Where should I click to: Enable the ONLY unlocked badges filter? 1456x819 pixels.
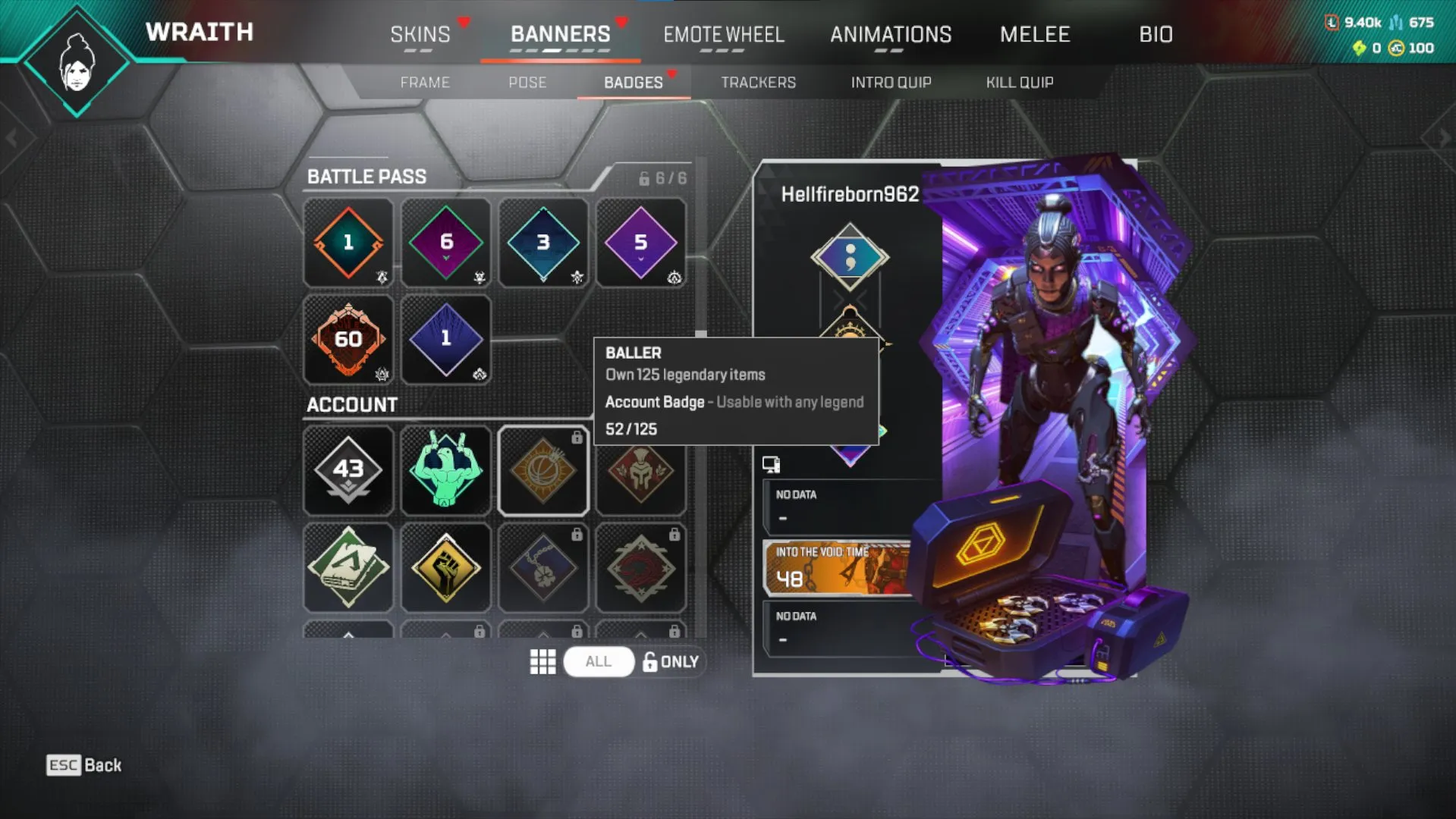pos(671,661)
